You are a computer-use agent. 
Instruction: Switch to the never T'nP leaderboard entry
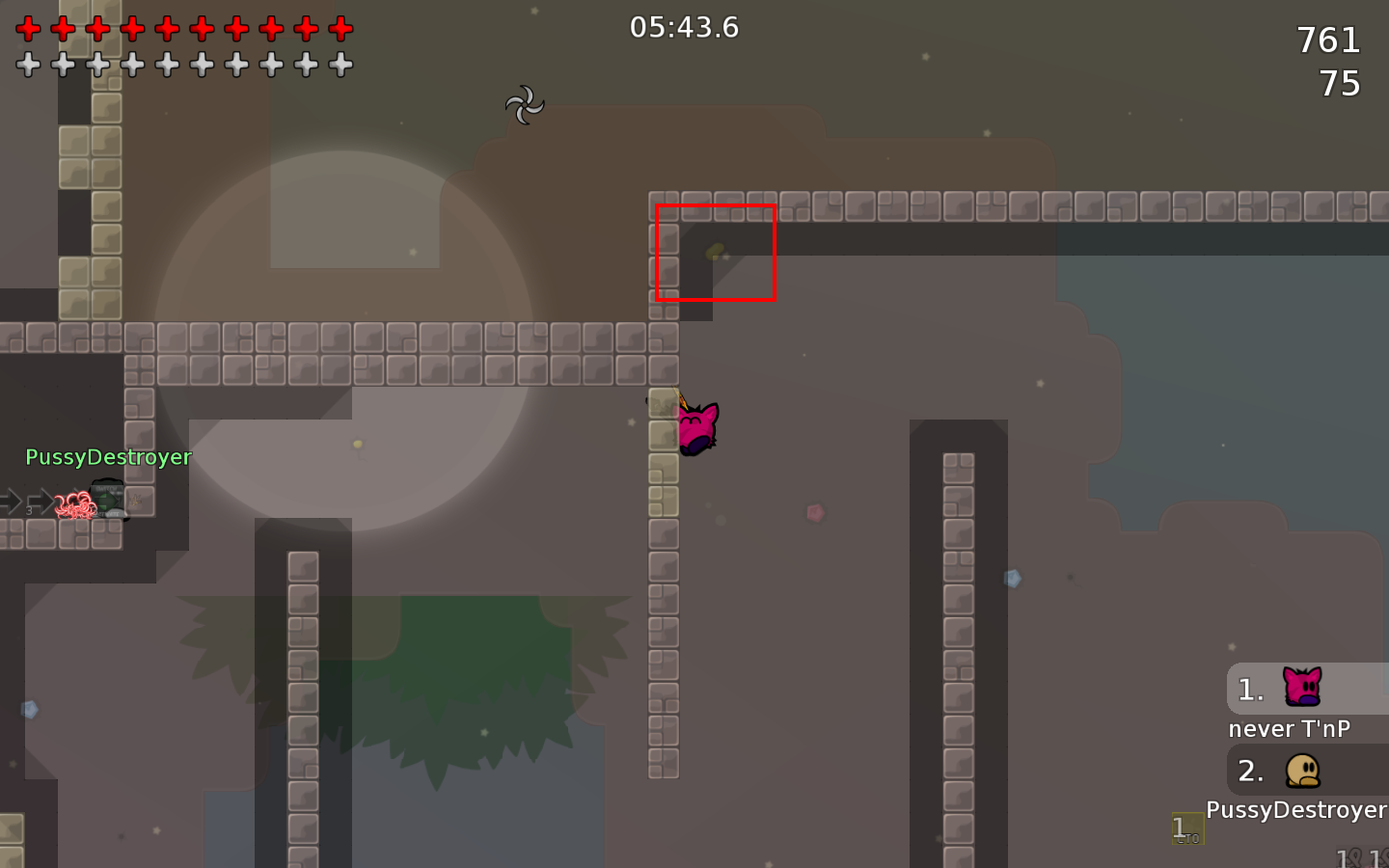point(1291,729)
